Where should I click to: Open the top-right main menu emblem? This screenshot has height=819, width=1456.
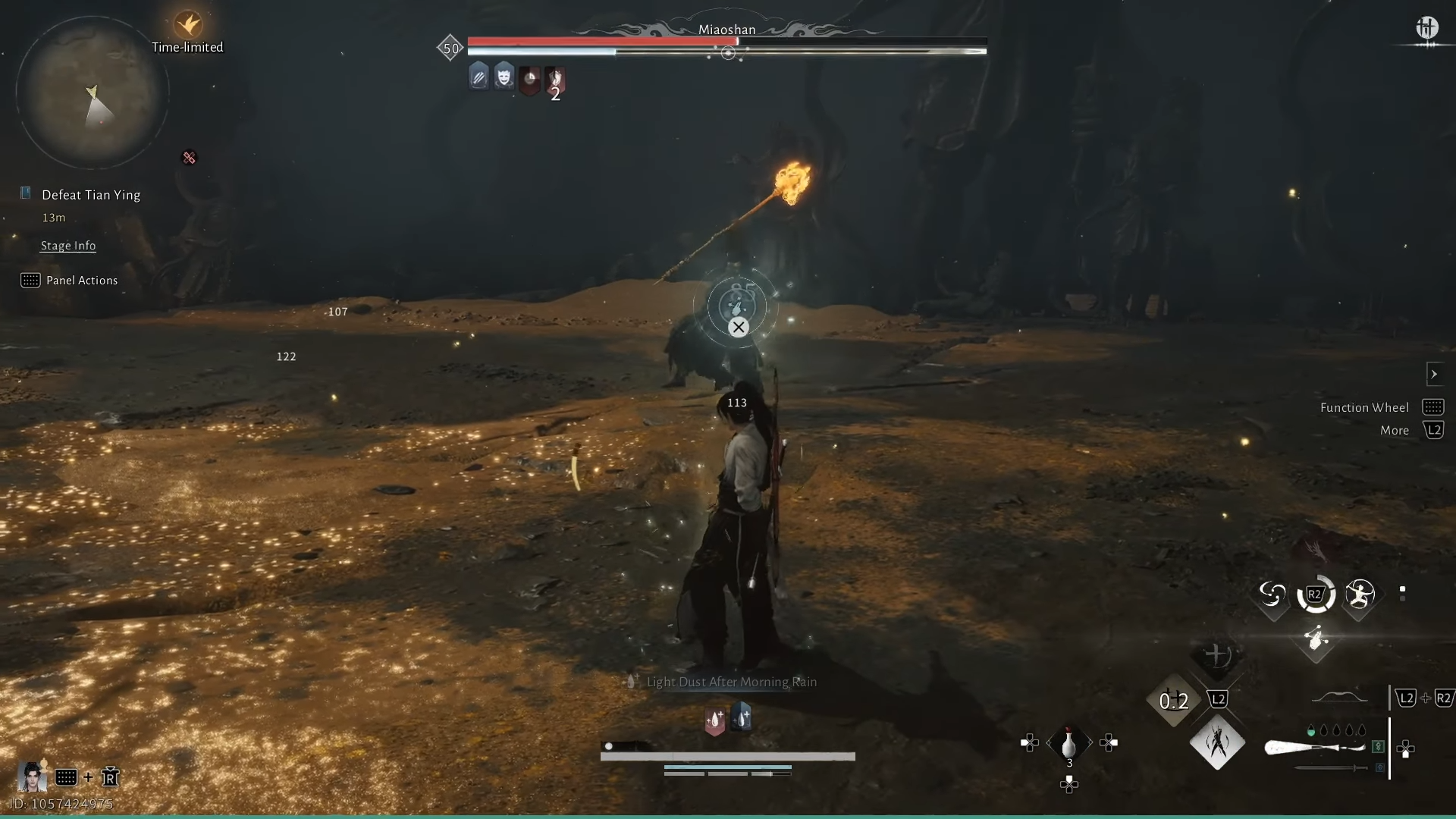pyautogui.click(x=1426, y=29)
